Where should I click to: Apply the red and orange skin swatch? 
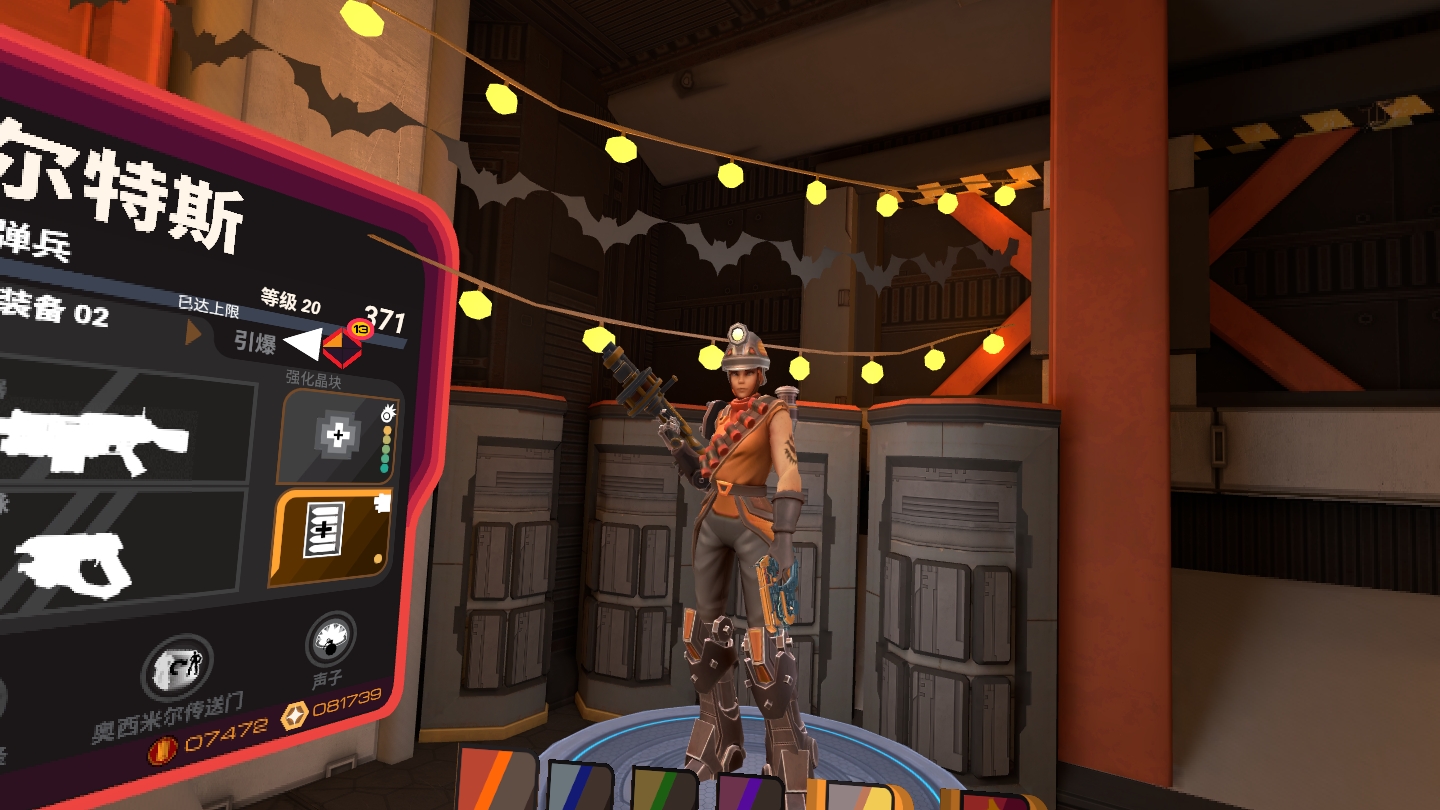click(x=497, y=781)
